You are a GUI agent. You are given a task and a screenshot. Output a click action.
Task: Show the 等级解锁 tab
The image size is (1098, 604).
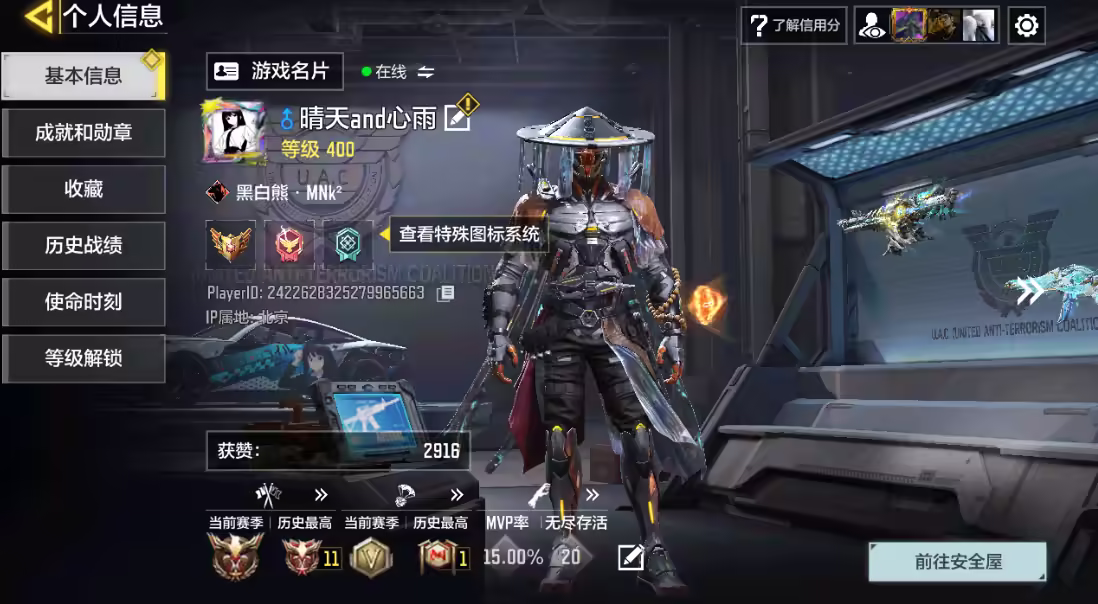83,358
